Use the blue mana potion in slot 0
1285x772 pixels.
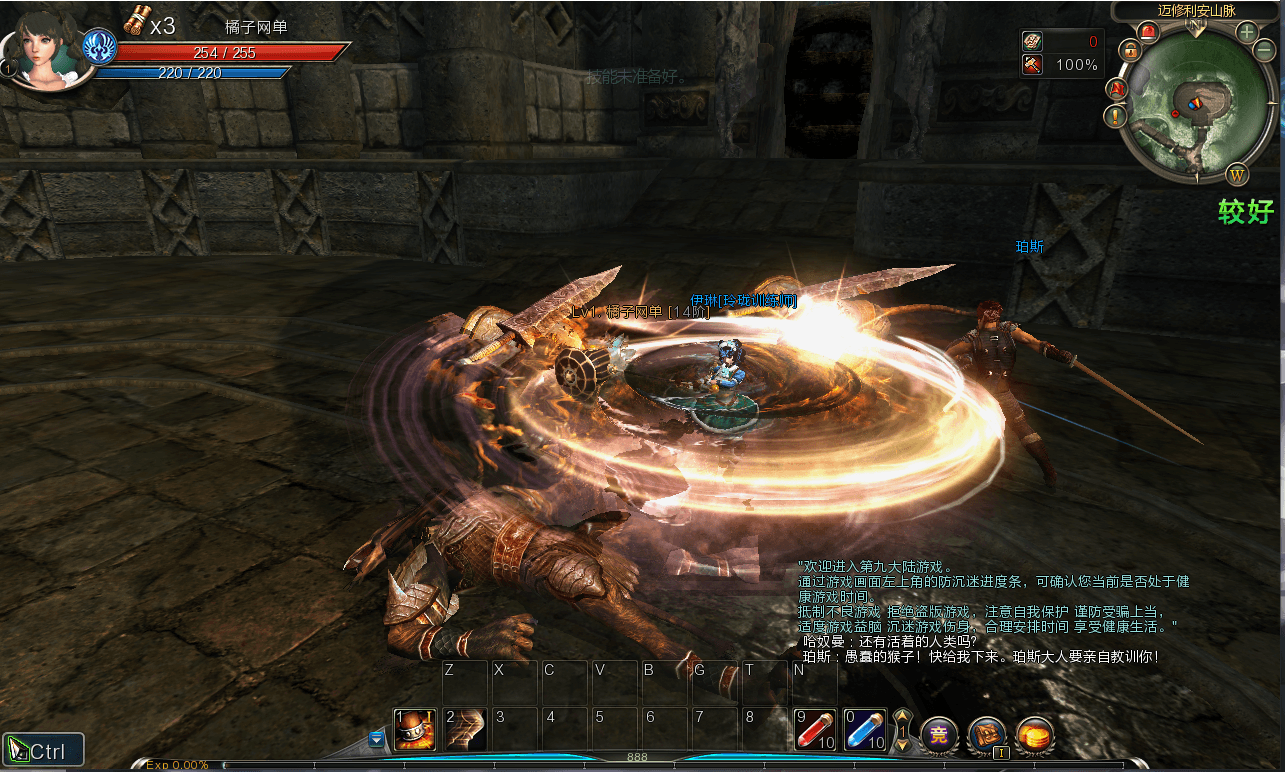point(865,730)
